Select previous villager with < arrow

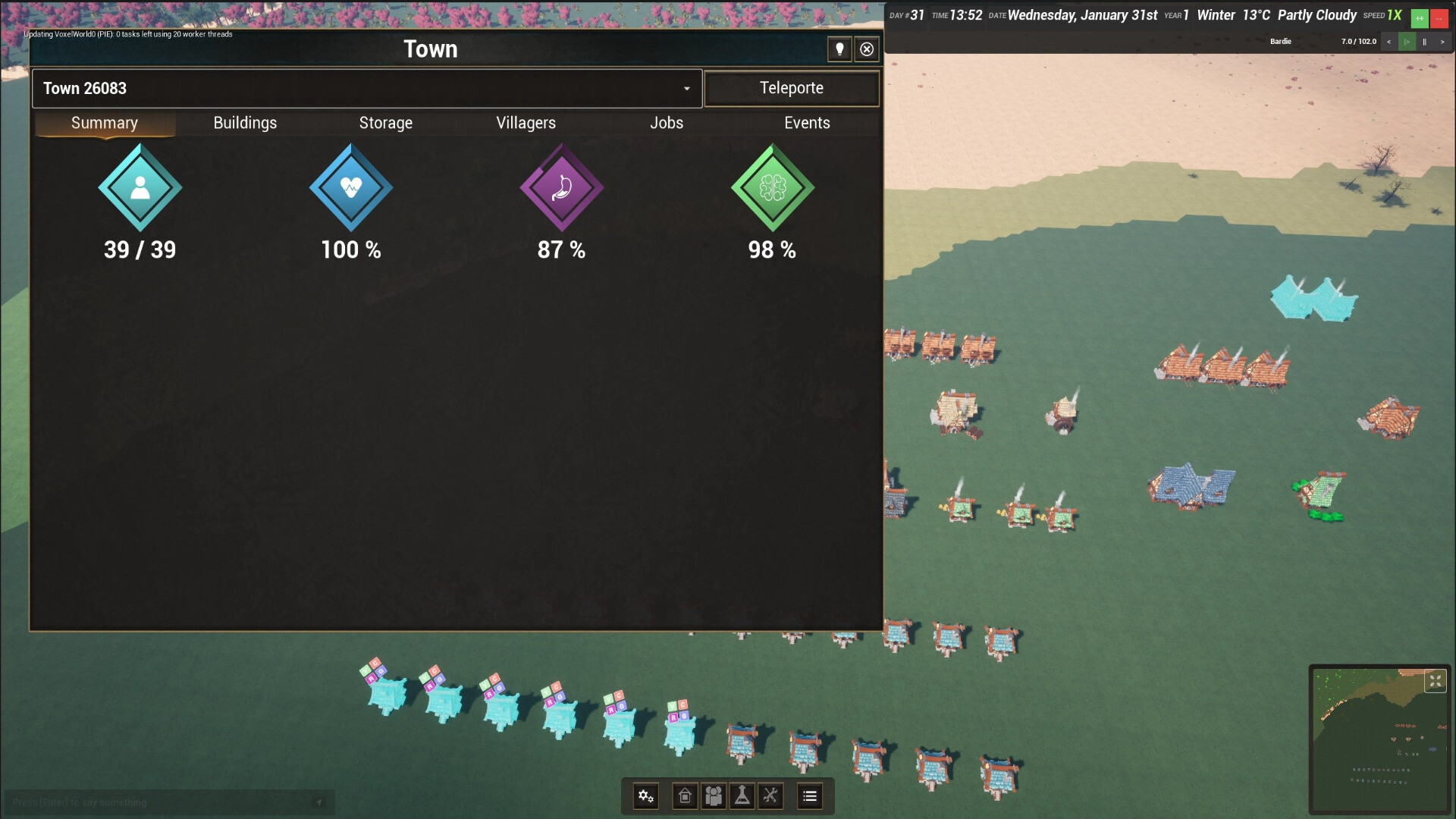pos(1389,42)
